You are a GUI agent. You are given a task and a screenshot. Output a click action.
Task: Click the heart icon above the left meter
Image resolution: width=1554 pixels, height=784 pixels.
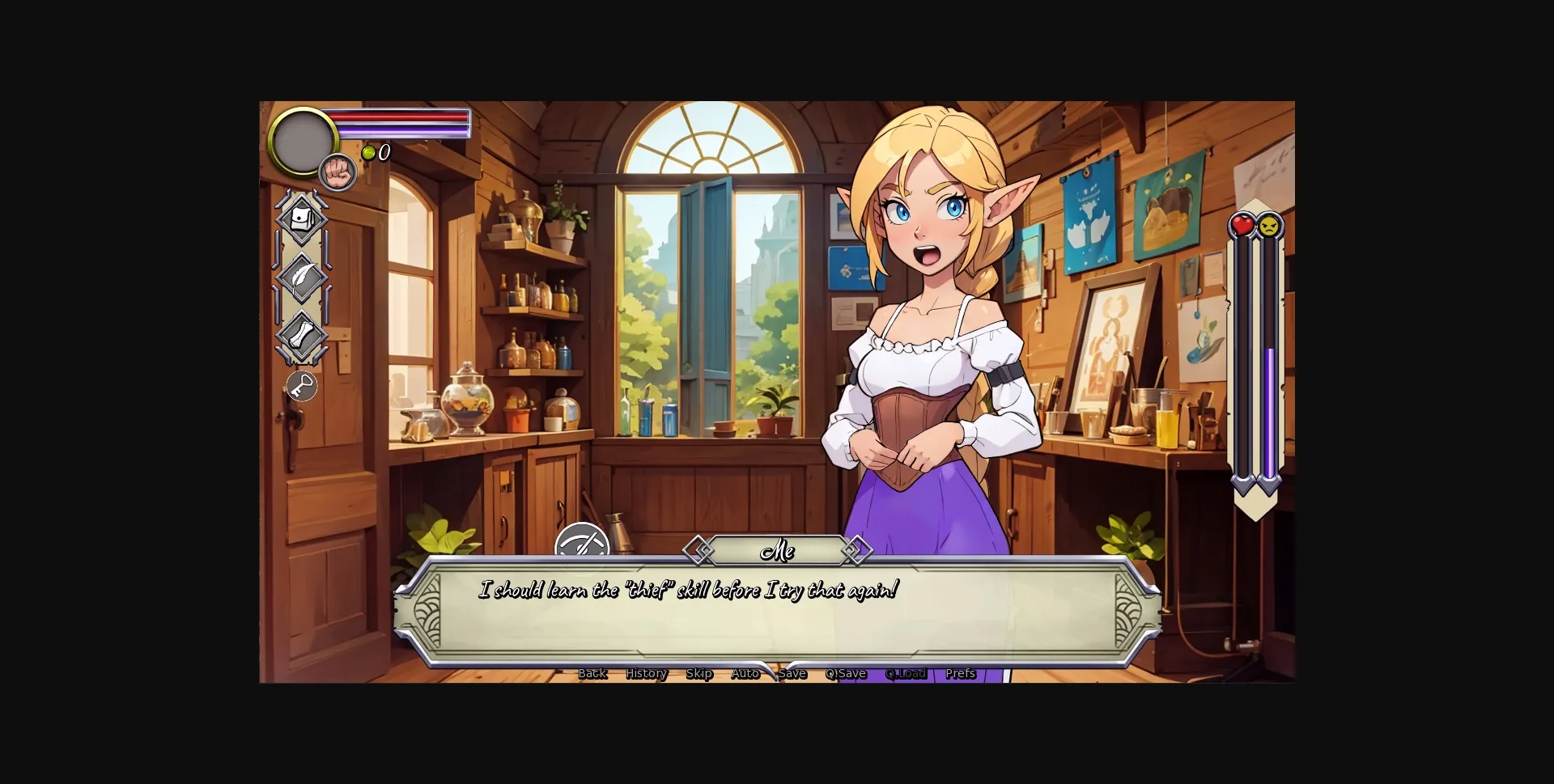pyautogui.click(x=1242, y=227)
